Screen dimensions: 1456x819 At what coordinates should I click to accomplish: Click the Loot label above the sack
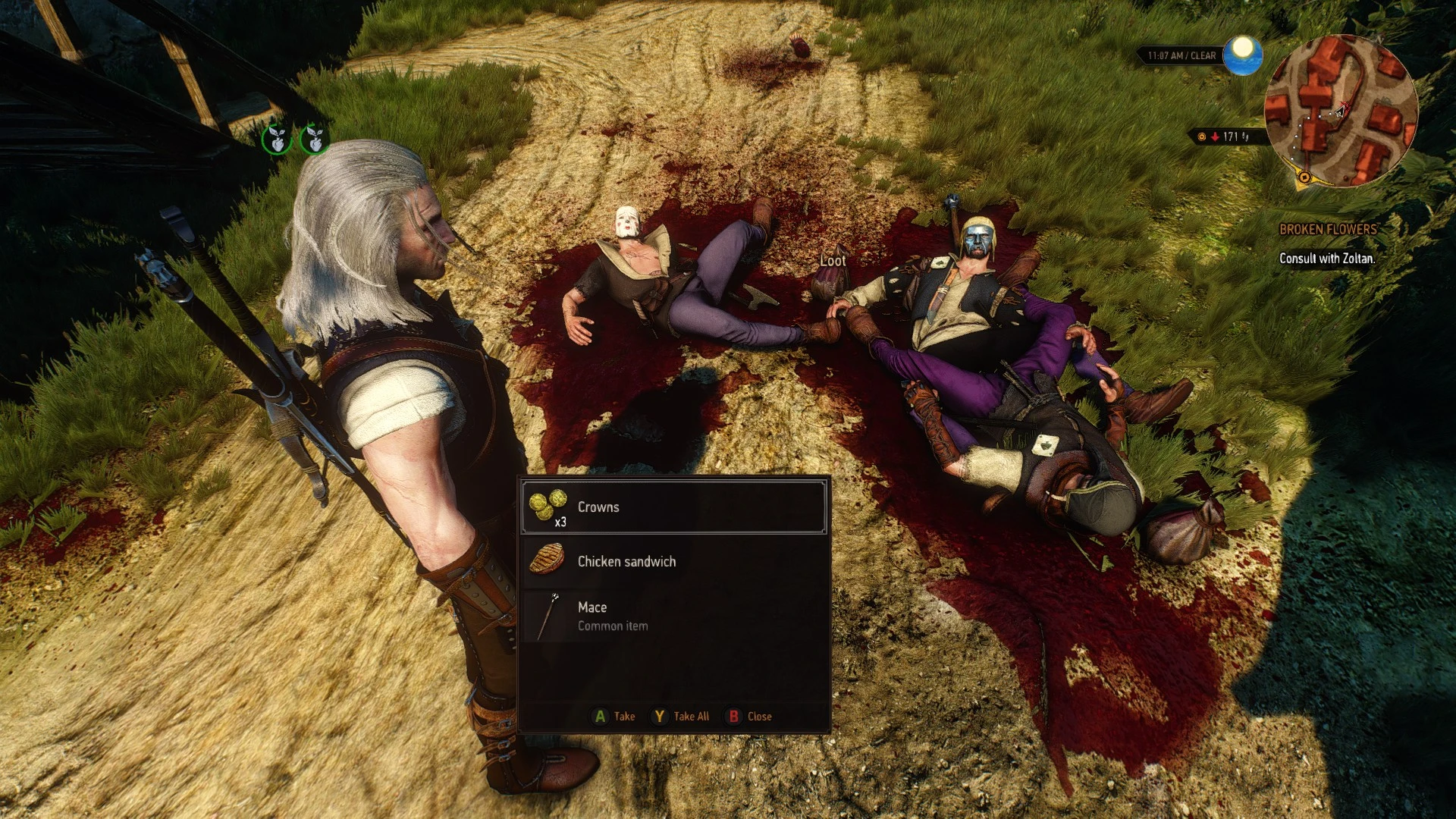point(833,259)
